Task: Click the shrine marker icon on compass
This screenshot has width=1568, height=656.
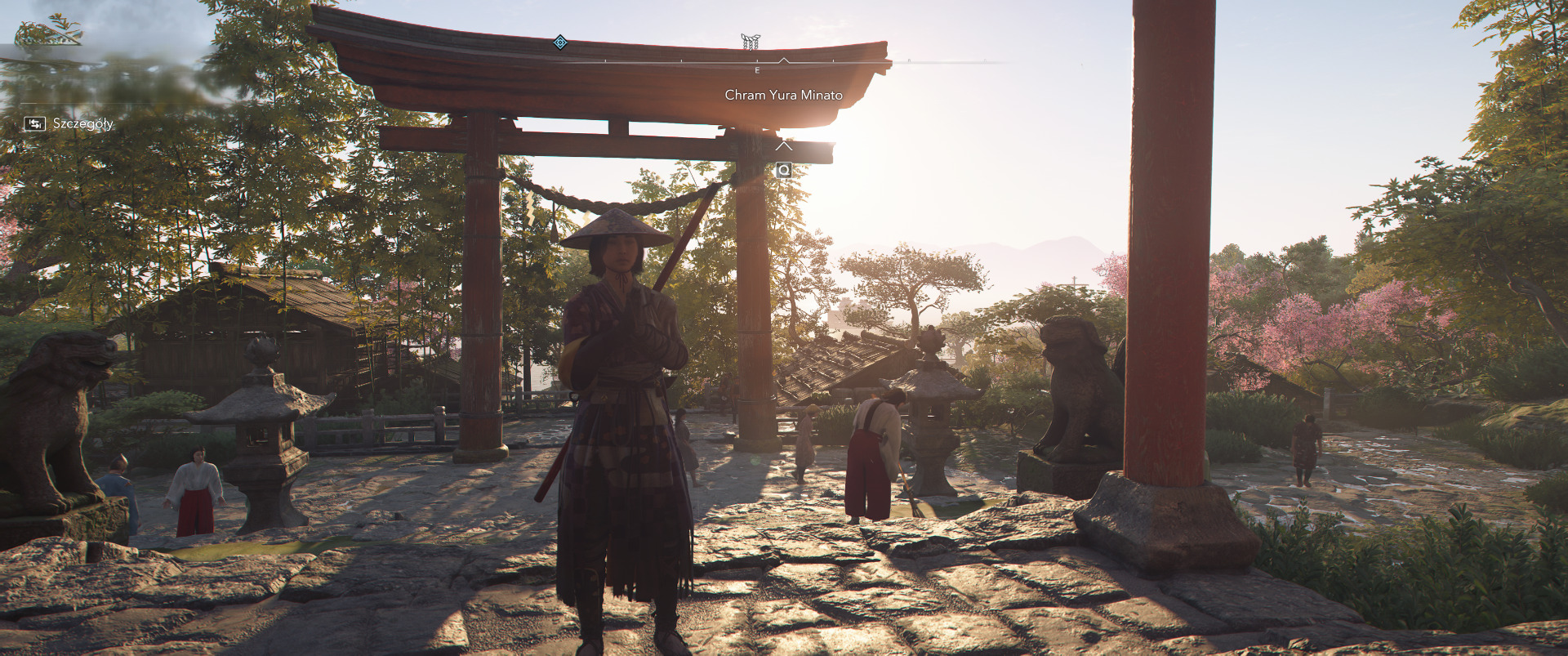Action: click(x=750, y=42)
